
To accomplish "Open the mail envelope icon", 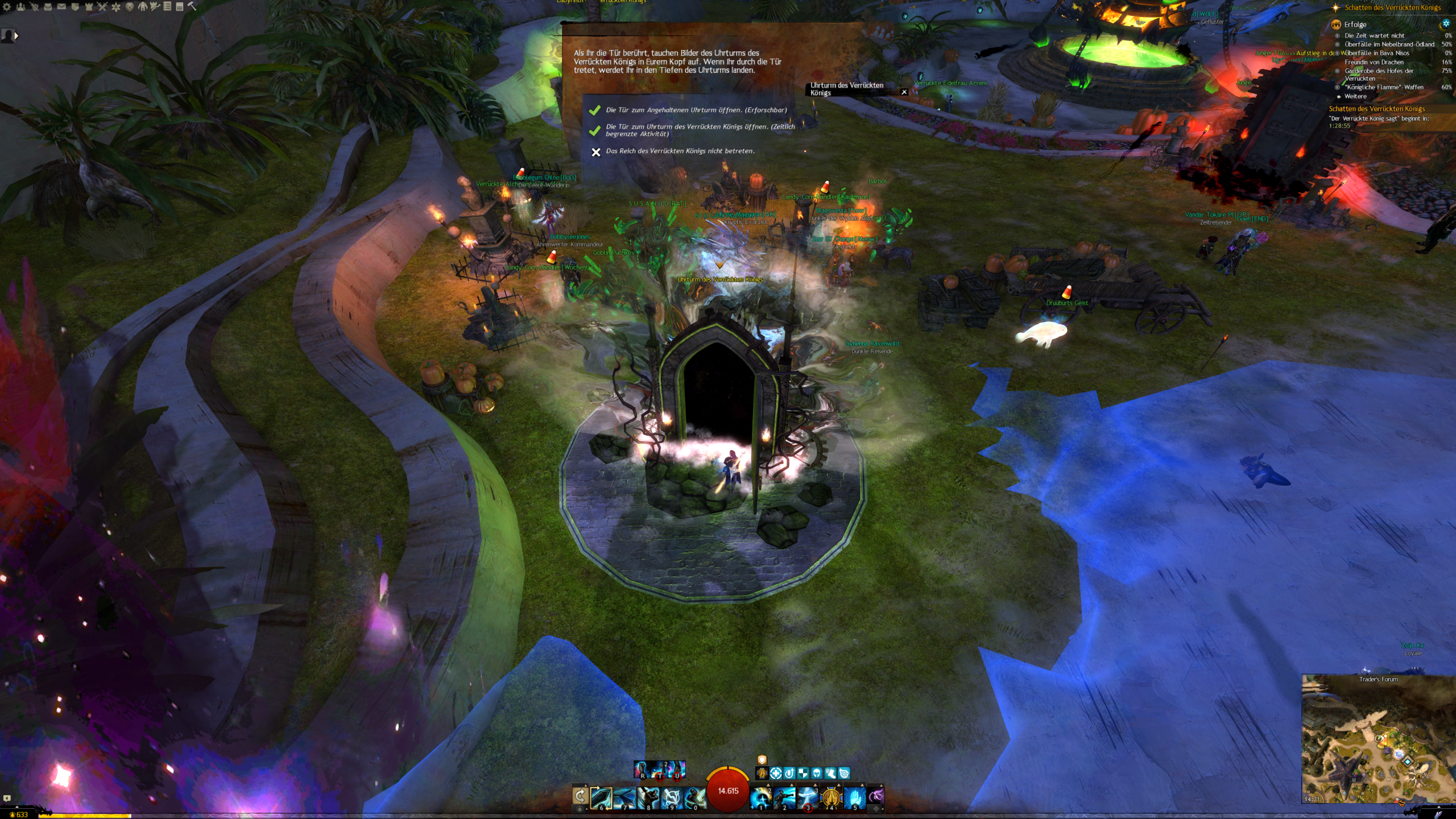I will pyautogui.click(x=61, y=7).
